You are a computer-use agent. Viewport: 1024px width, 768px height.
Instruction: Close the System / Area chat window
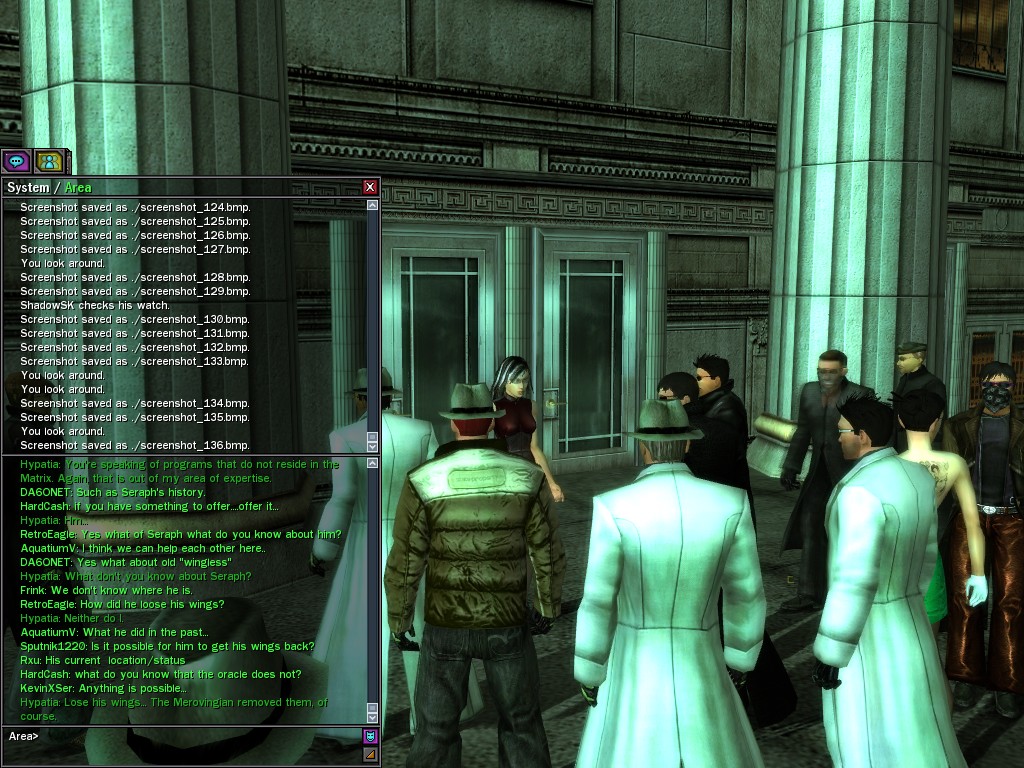pos(370,187)
